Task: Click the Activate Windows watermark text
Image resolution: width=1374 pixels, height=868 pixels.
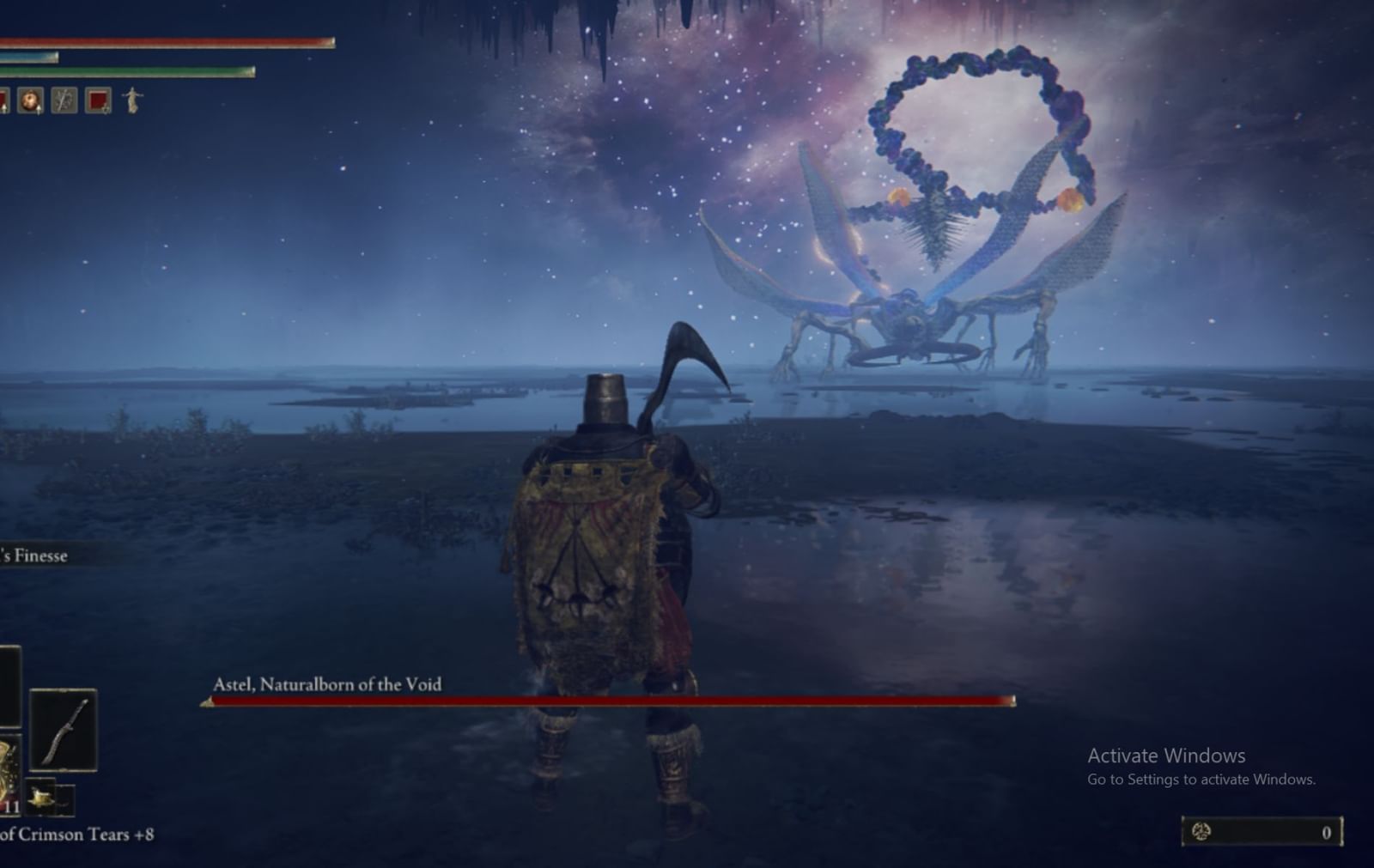Action: pyautogui.click(x=1164, y=756)
